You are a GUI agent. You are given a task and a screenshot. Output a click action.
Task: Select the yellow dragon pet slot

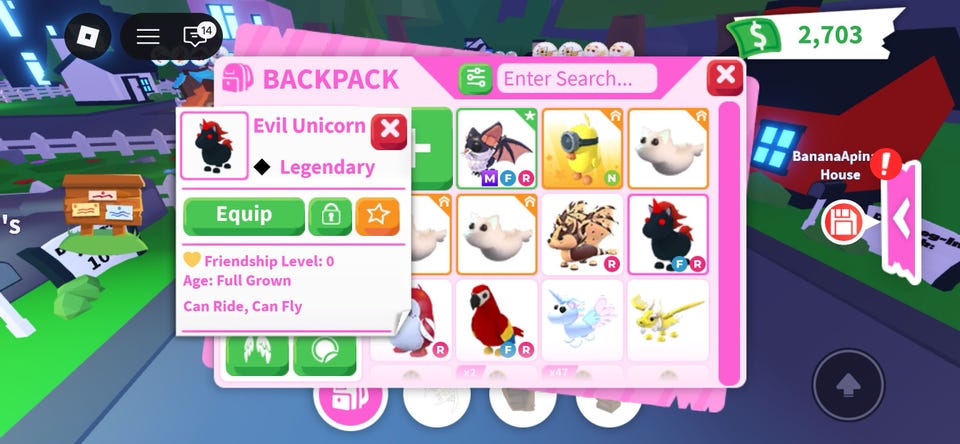(667, 319)
